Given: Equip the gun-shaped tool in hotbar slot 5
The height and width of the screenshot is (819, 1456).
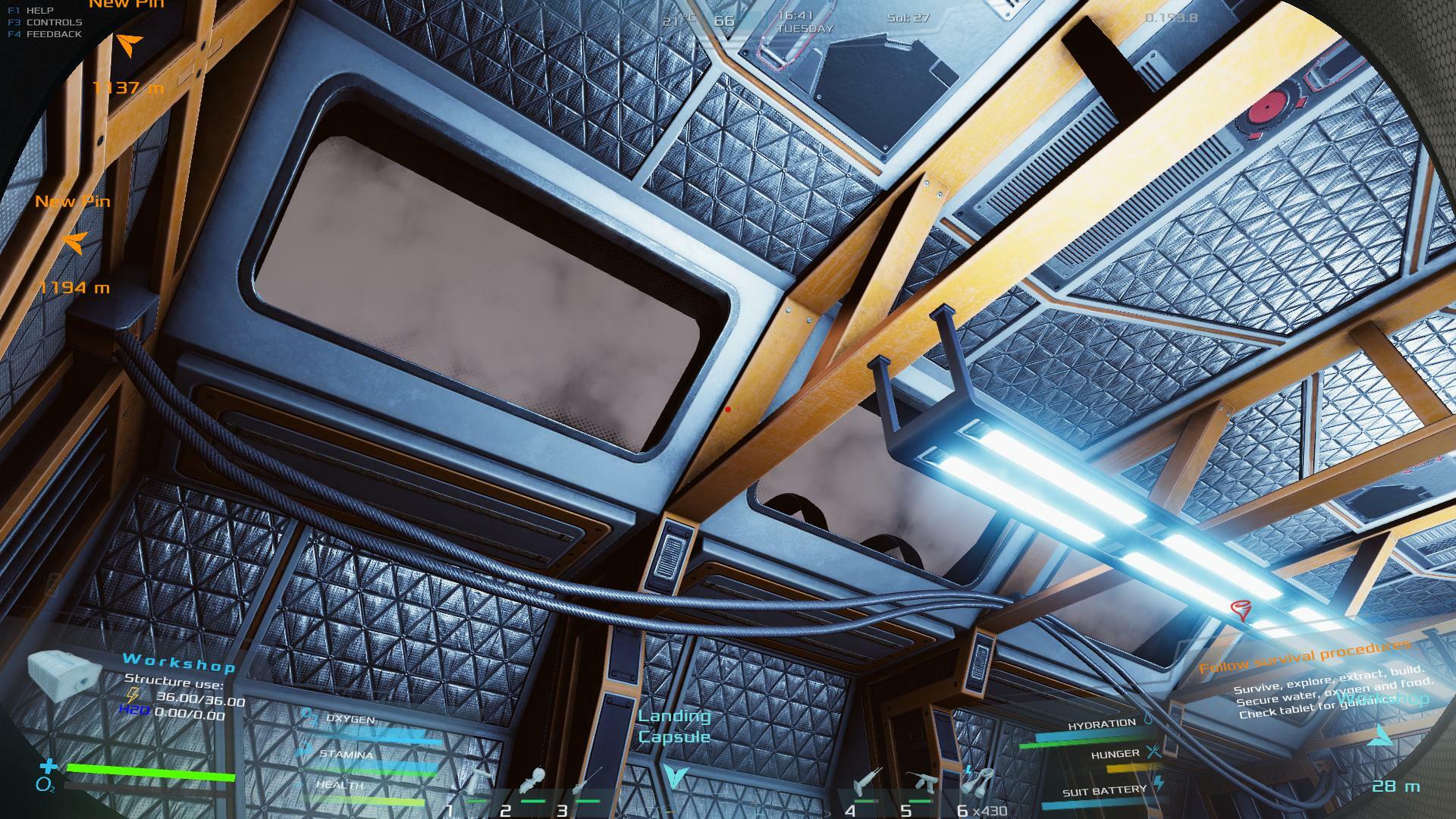Looking at the screenshot, I should point(921,781).
